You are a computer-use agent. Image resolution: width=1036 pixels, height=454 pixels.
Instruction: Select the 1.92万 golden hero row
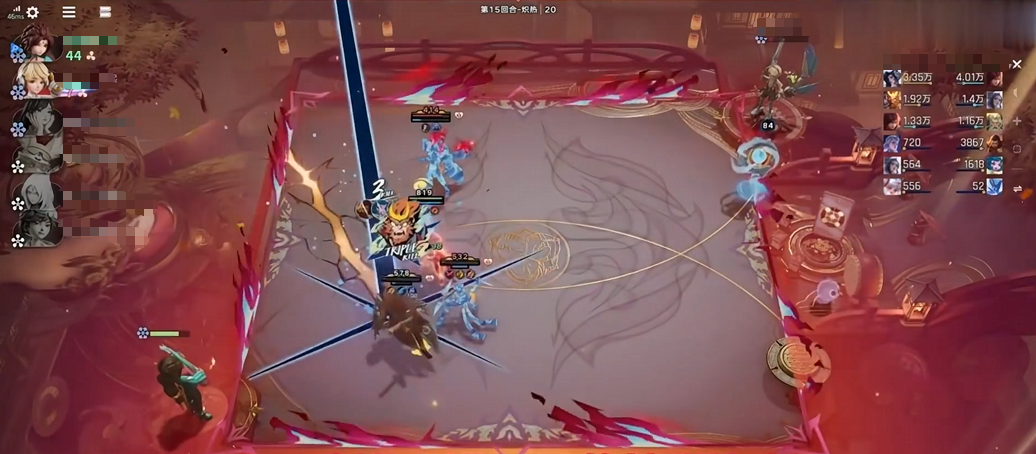tap(909, 100)
